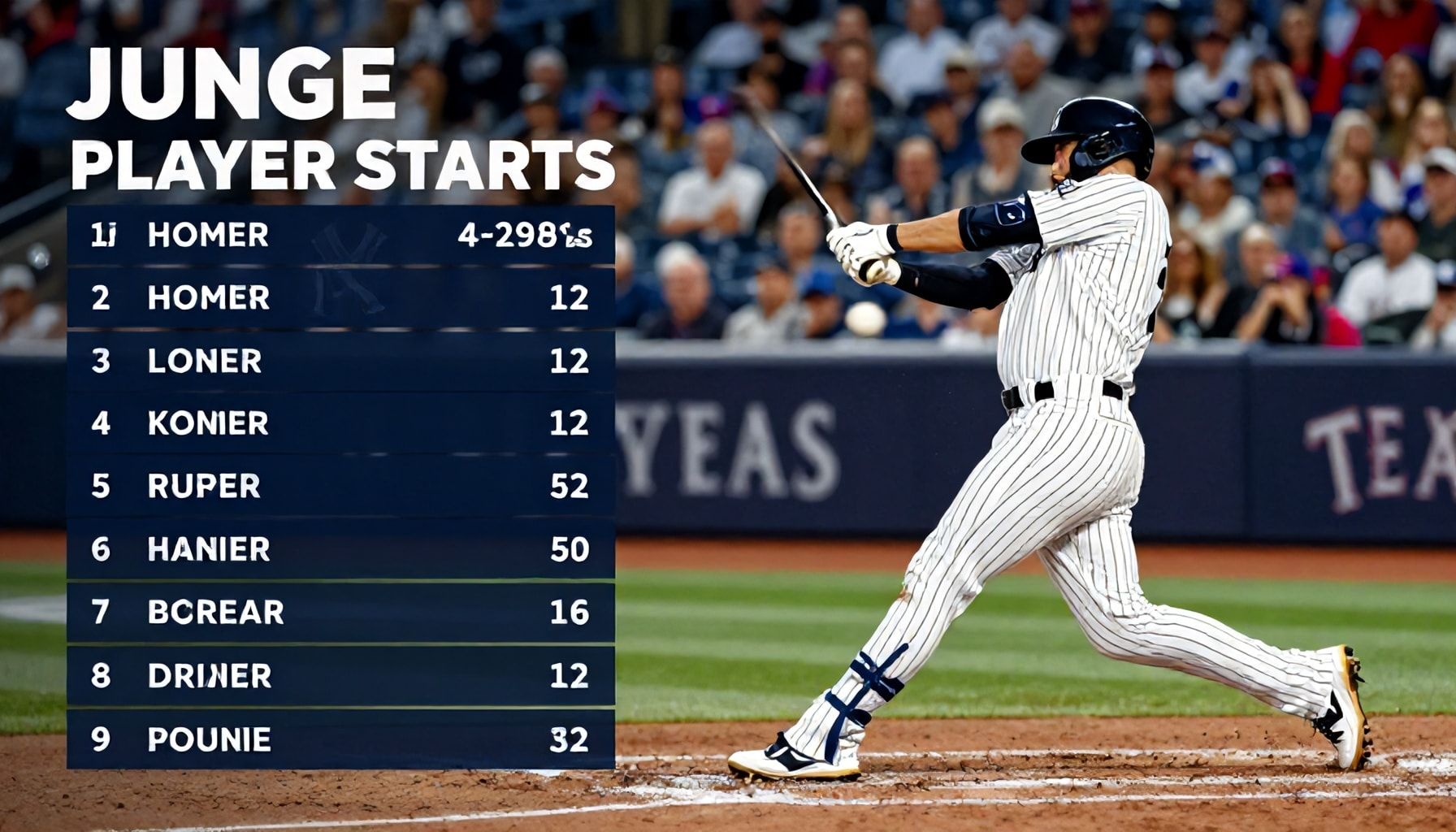The image size is (1456, 832).
Task: Pick the HOMER row showing 4-298
Action: click(x=340, y=236)
